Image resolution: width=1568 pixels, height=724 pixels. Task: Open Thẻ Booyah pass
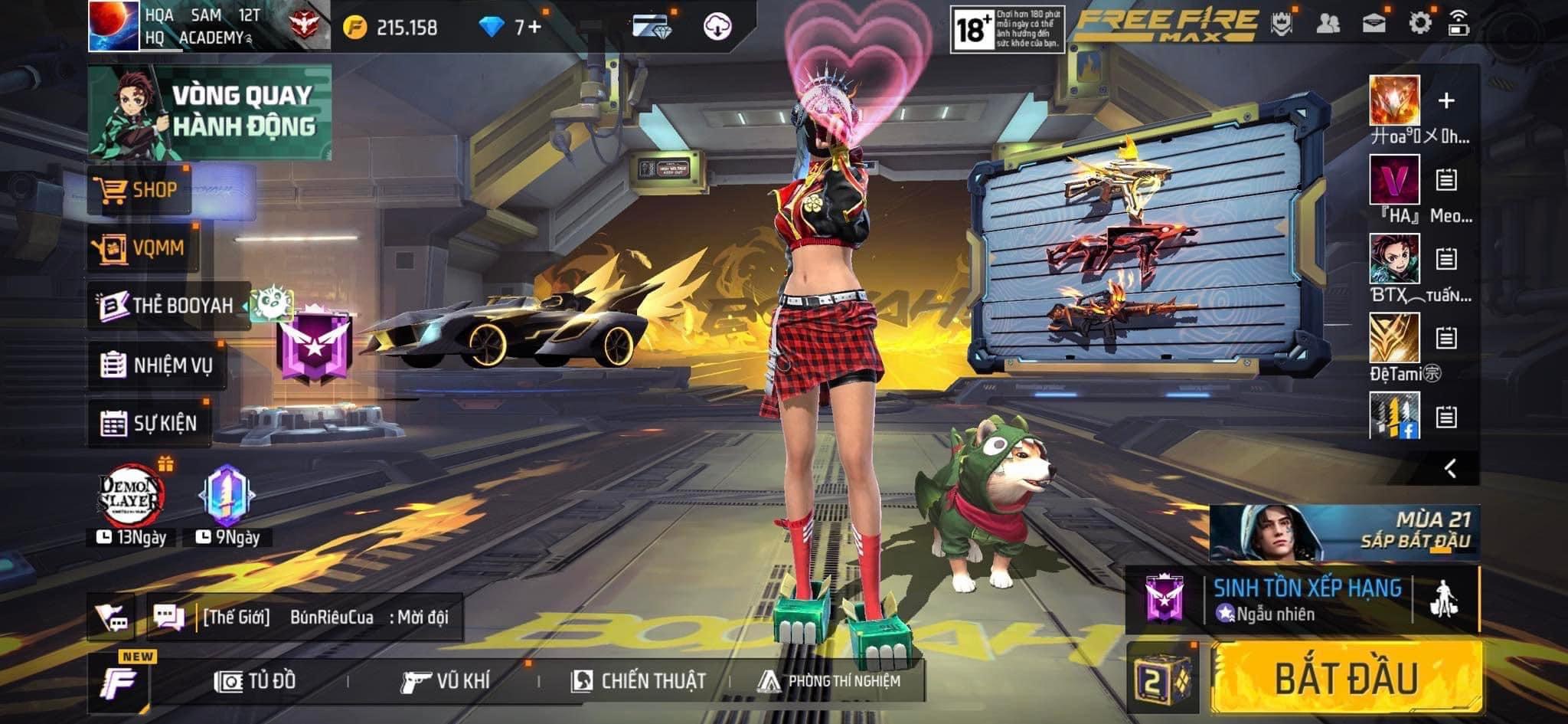tap(168, 306)
